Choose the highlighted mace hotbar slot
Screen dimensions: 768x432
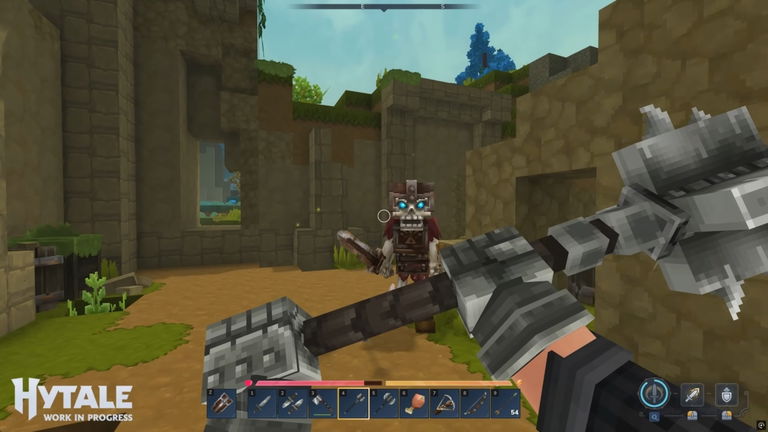[x=350, y=403]
